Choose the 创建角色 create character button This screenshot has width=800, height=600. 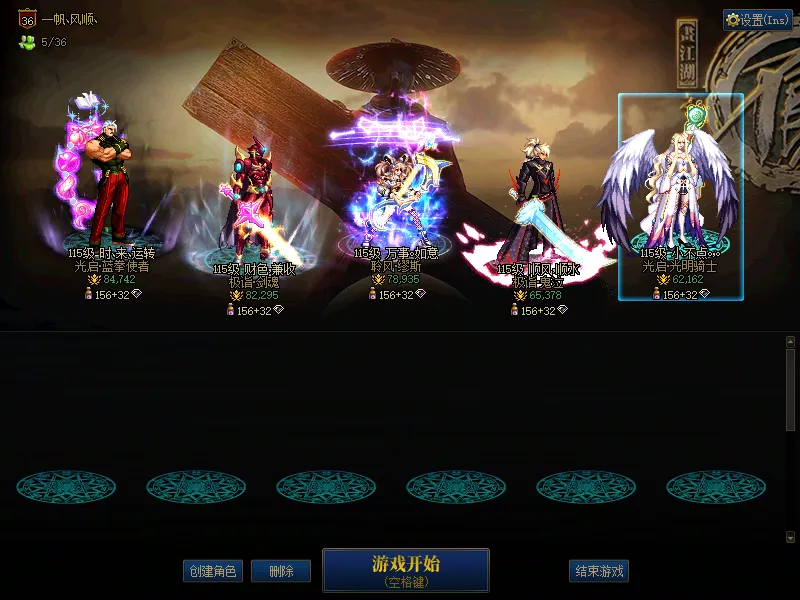pyautogui.click(x=212, y=571)
